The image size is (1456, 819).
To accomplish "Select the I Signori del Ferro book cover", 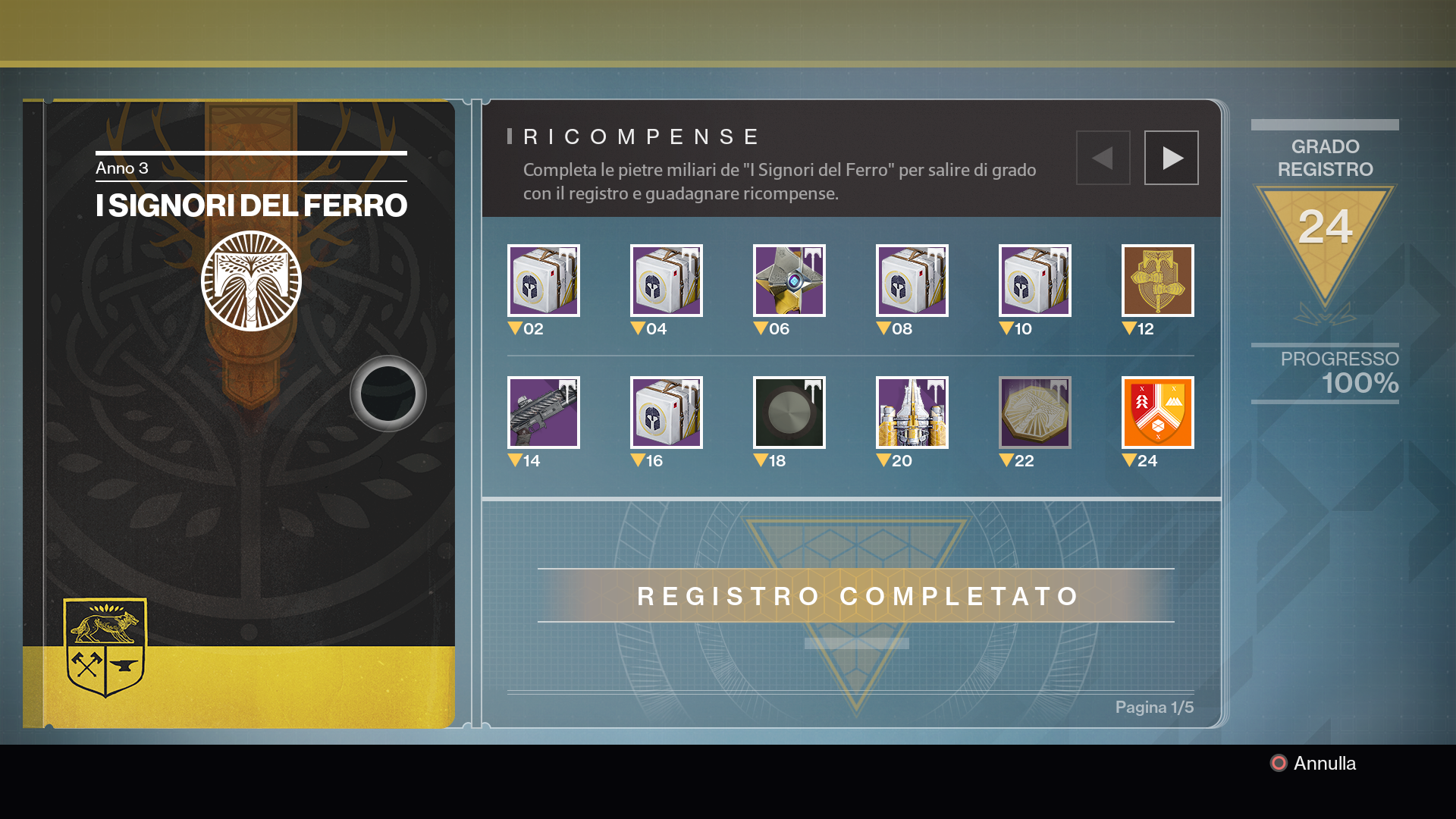I will [239, 413].
